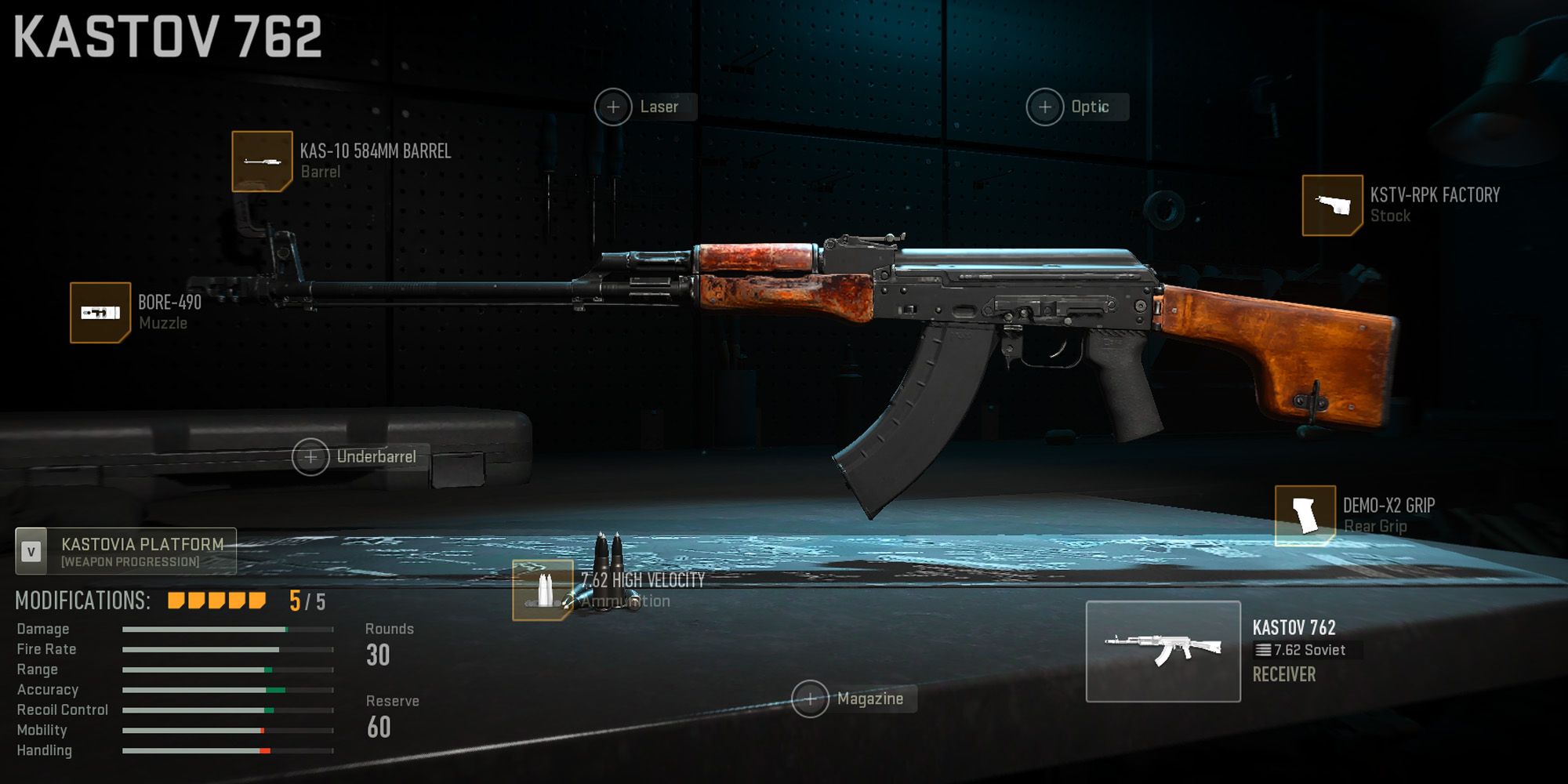Click the plus toggle beside Laser
The height and width of the screenshot is (784, 1568).
pyautogui.click(x=614, y=107)
